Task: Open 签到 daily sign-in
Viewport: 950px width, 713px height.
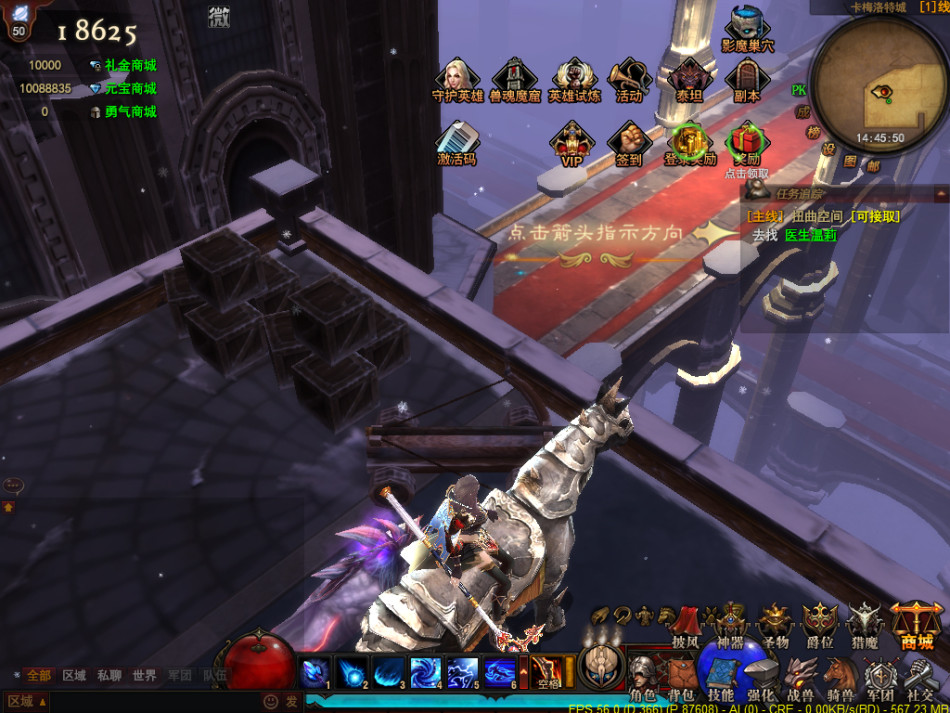Action: pos(629,141)
